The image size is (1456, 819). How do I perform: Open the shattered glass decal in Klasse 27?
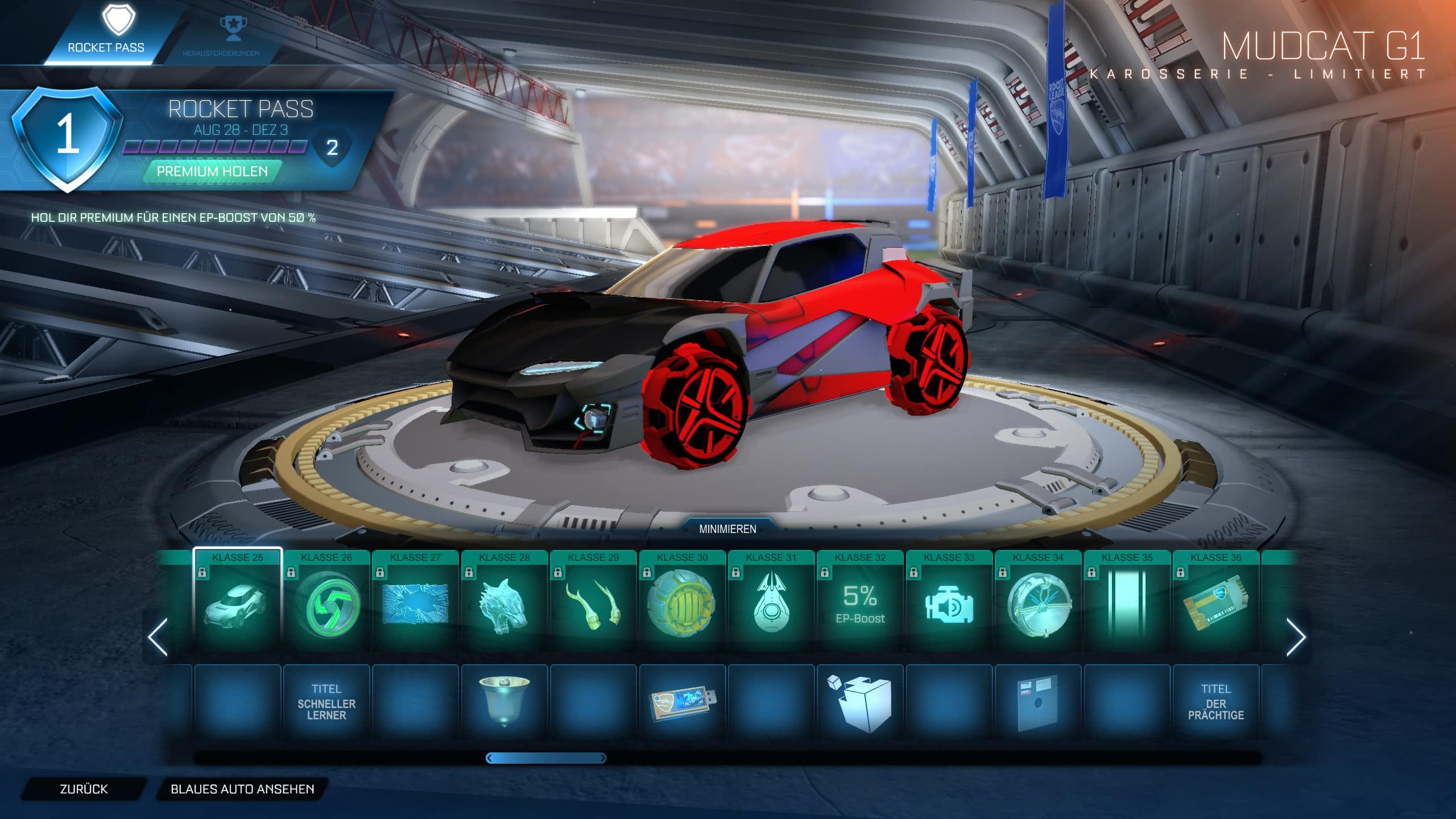coord(416,604)
